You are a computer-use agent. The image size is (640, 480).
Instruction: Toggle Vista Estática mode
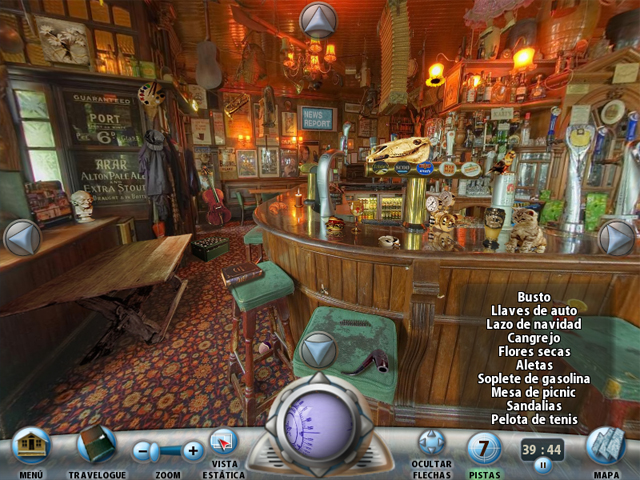224,443
